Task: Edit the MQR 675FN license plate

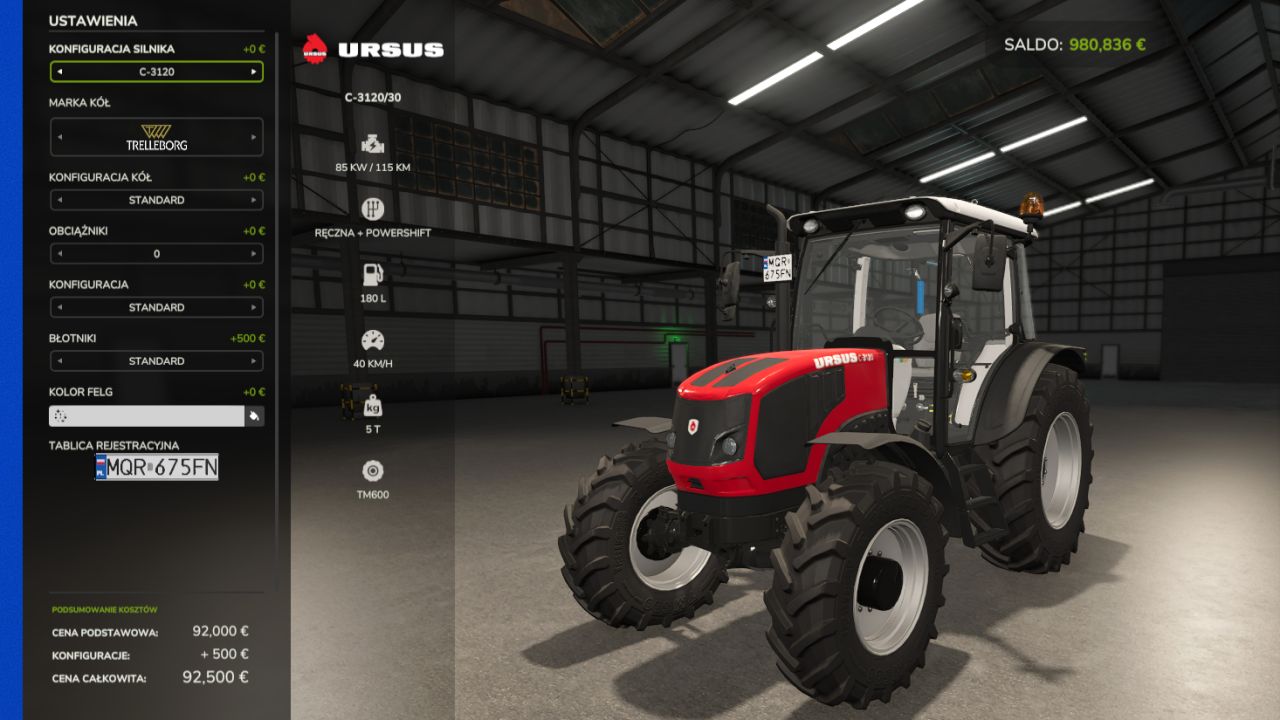Action: click(157, 467)
